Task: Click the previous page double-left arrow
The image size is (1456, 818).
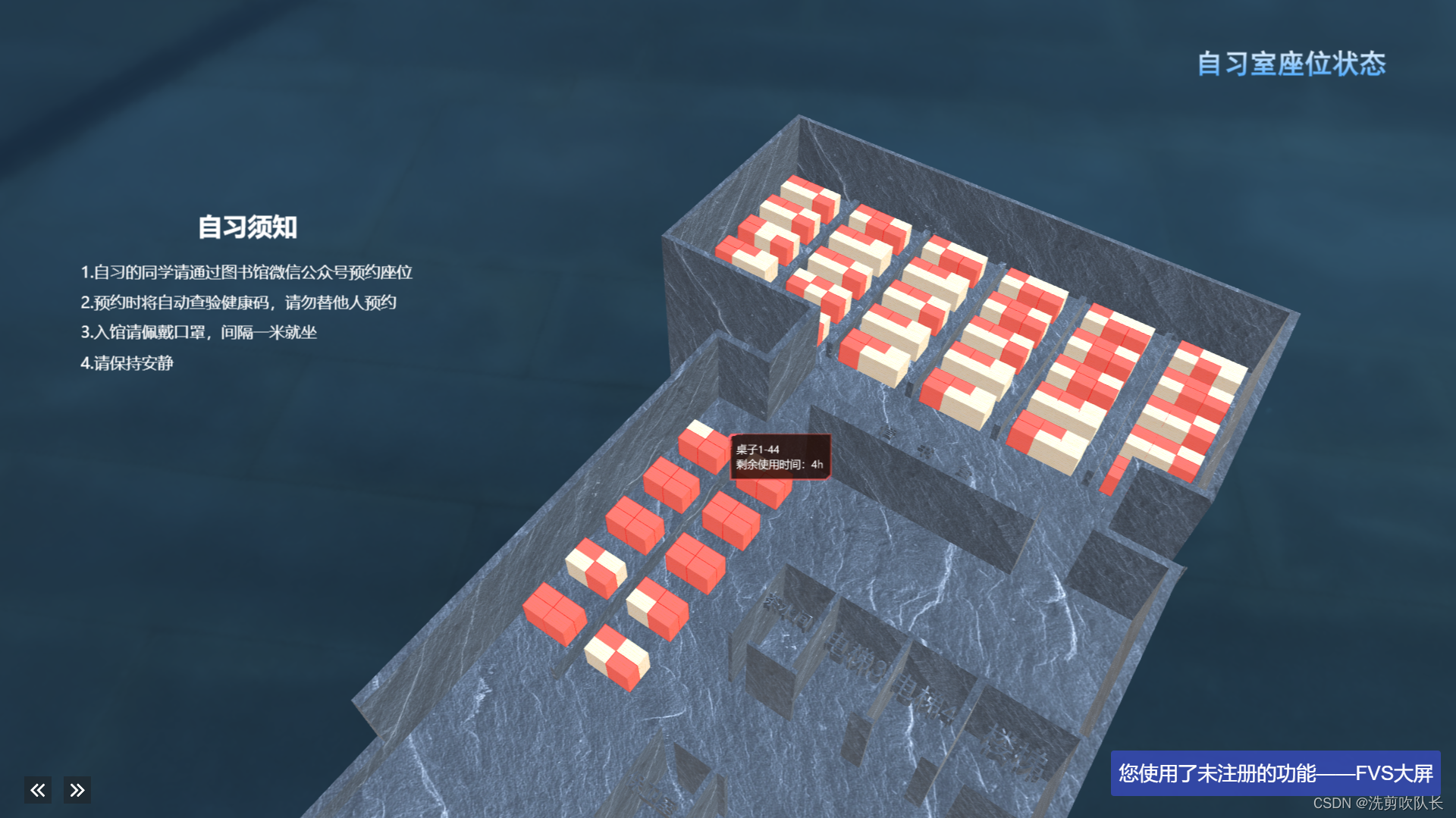Action: pos(38,790)
